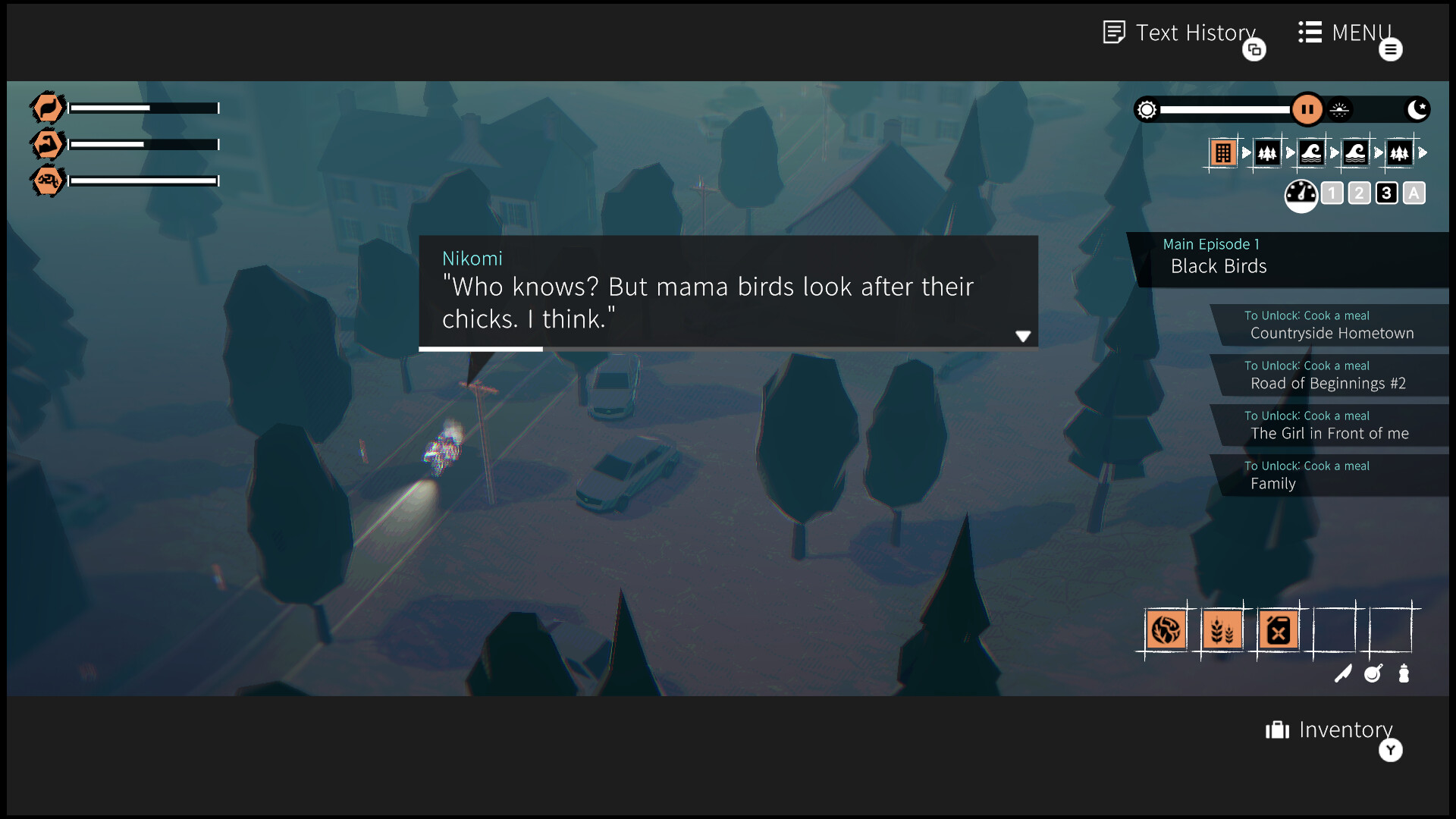Click the arrow to advance Nikomi's dialogue
Viewport: 1456px width, 819px height.
(1024, 336)
